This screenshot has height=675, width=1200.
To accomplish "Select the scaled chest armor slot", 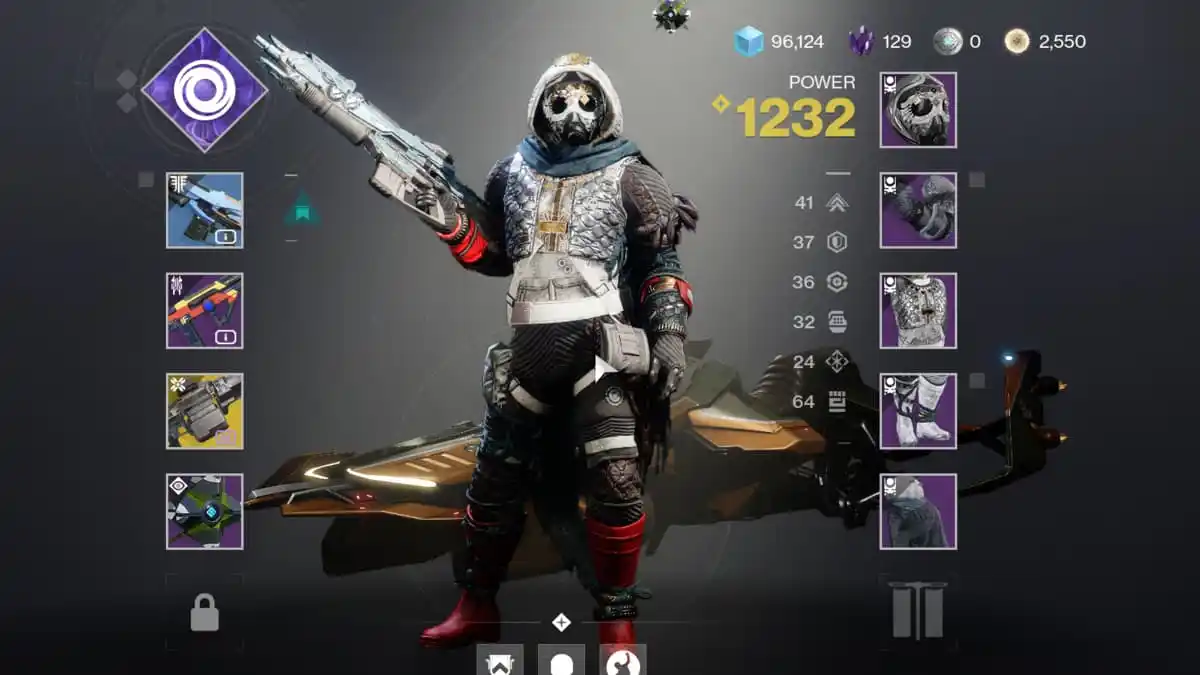I will [918, 310].
